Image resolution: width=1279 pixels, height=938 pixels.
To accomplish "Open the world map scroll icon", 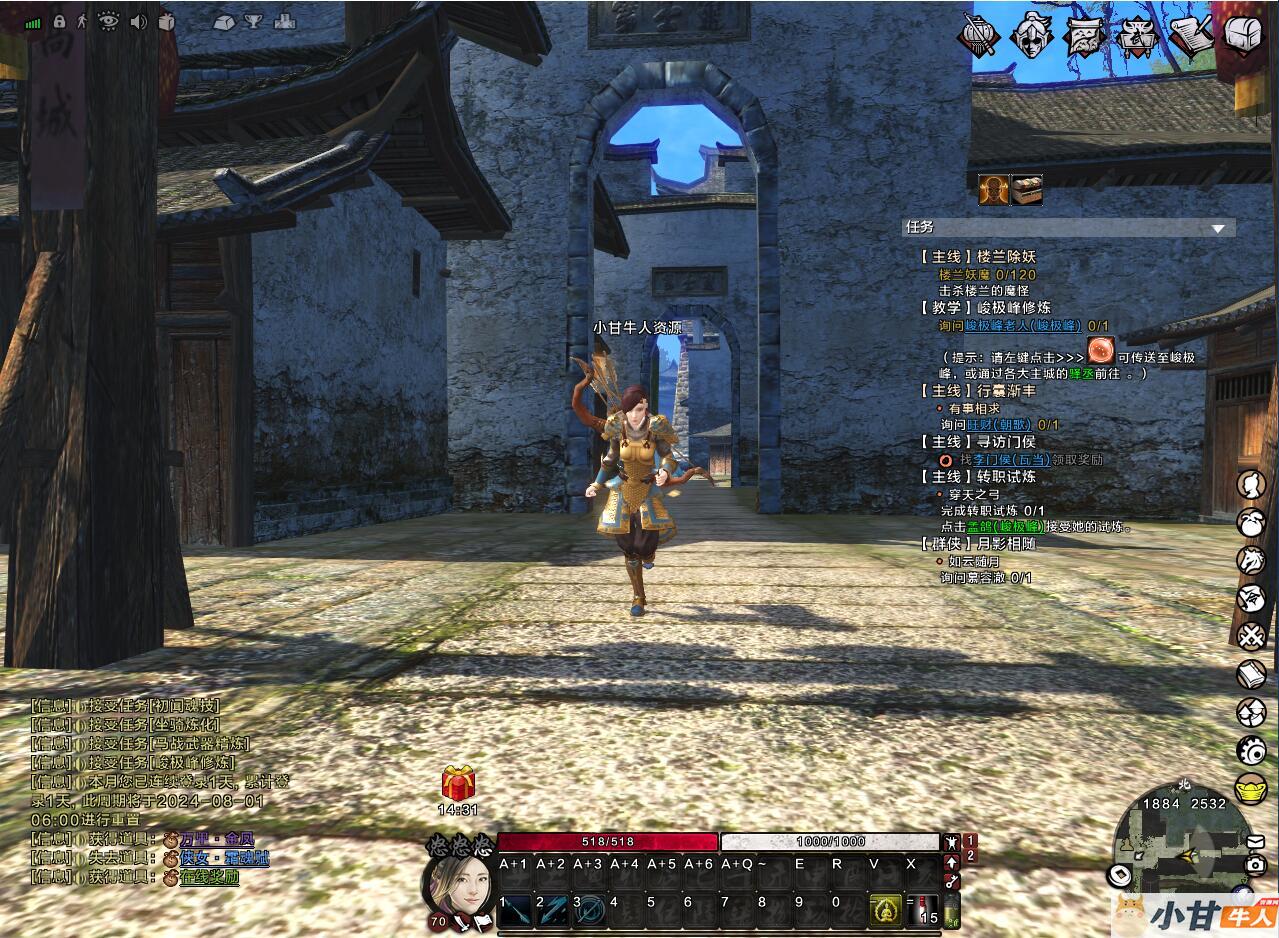I will point(1083,36).
